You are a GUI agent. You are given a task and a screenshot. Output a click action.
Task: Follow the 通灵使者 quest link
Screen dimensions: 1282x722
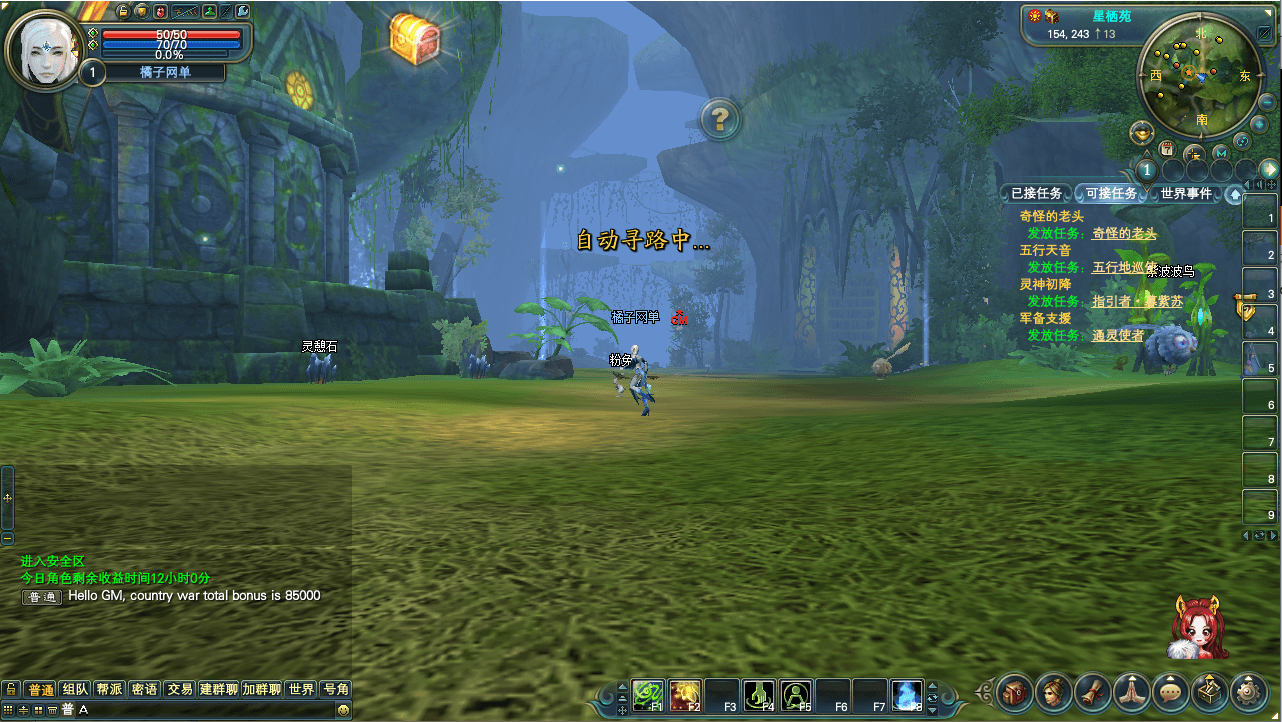(x=1118, y=335)
